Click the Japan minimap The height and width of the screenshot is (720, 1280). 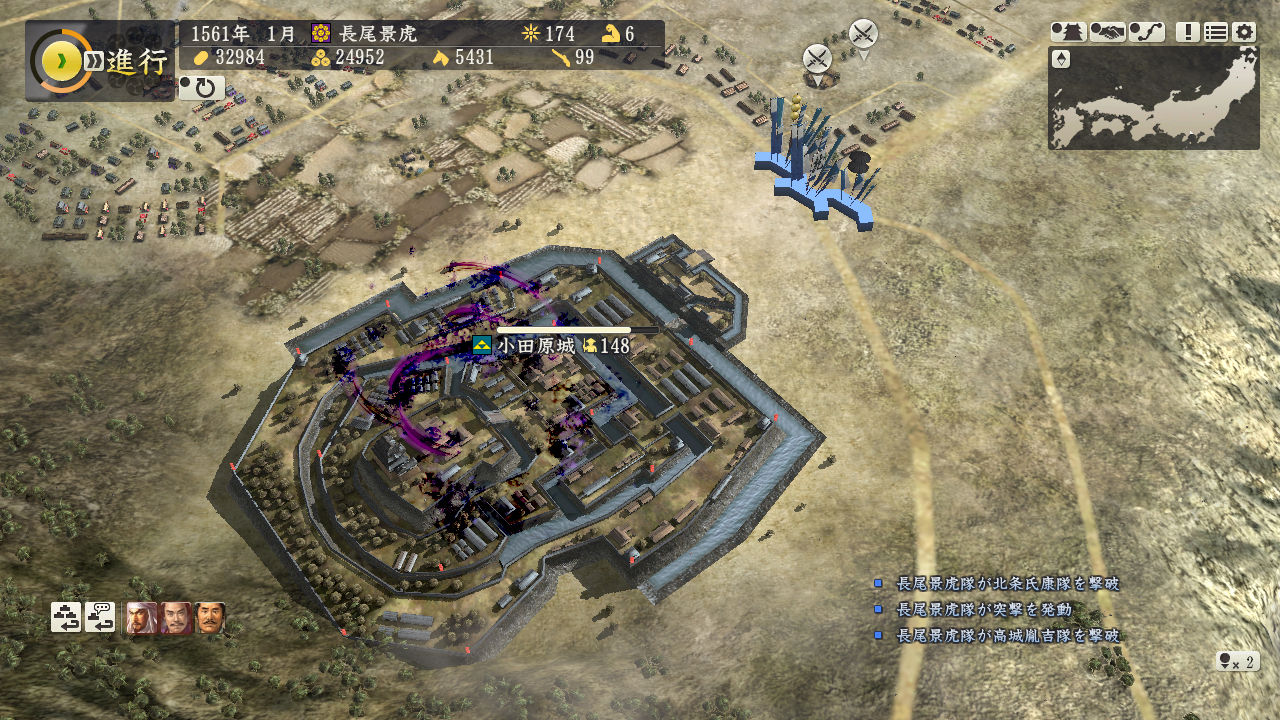pyautogui.click(x=1160, y=100)
